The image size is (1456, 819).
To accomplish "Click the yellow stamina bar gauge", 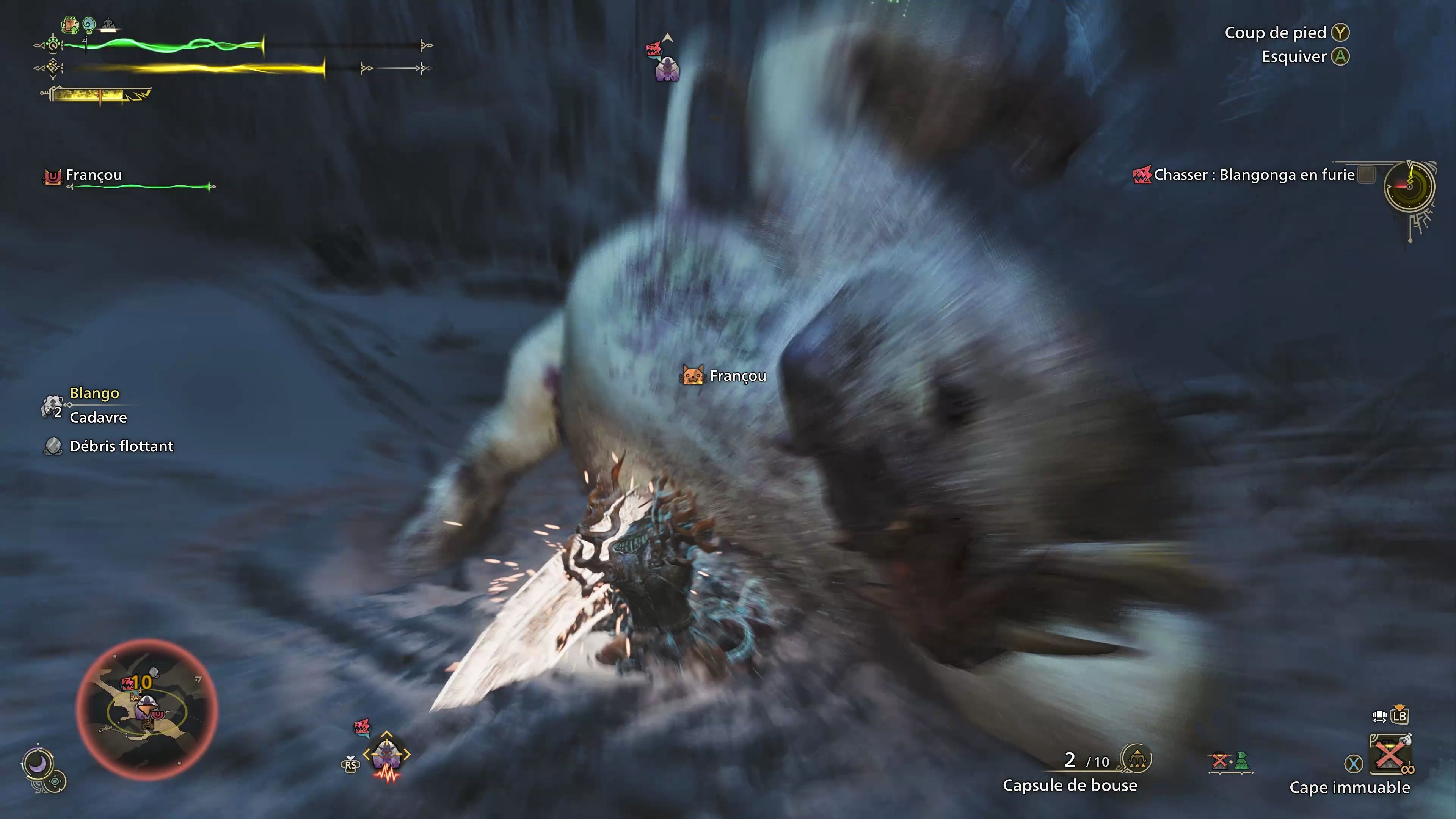I will pos(198,68).
